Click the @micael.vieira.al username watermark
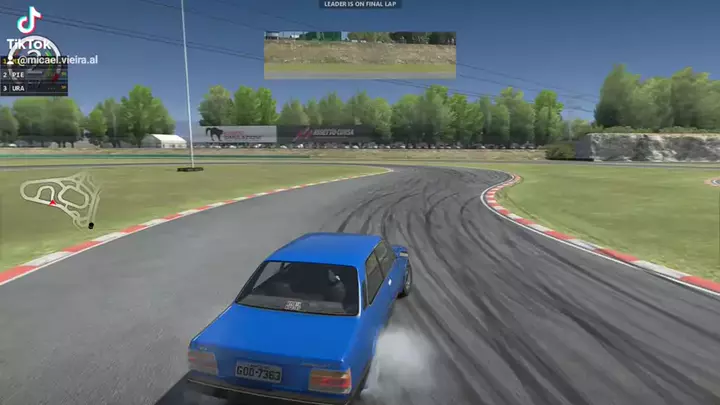The image size is (720, 405). pyautogui.click(x=57, y=60)
